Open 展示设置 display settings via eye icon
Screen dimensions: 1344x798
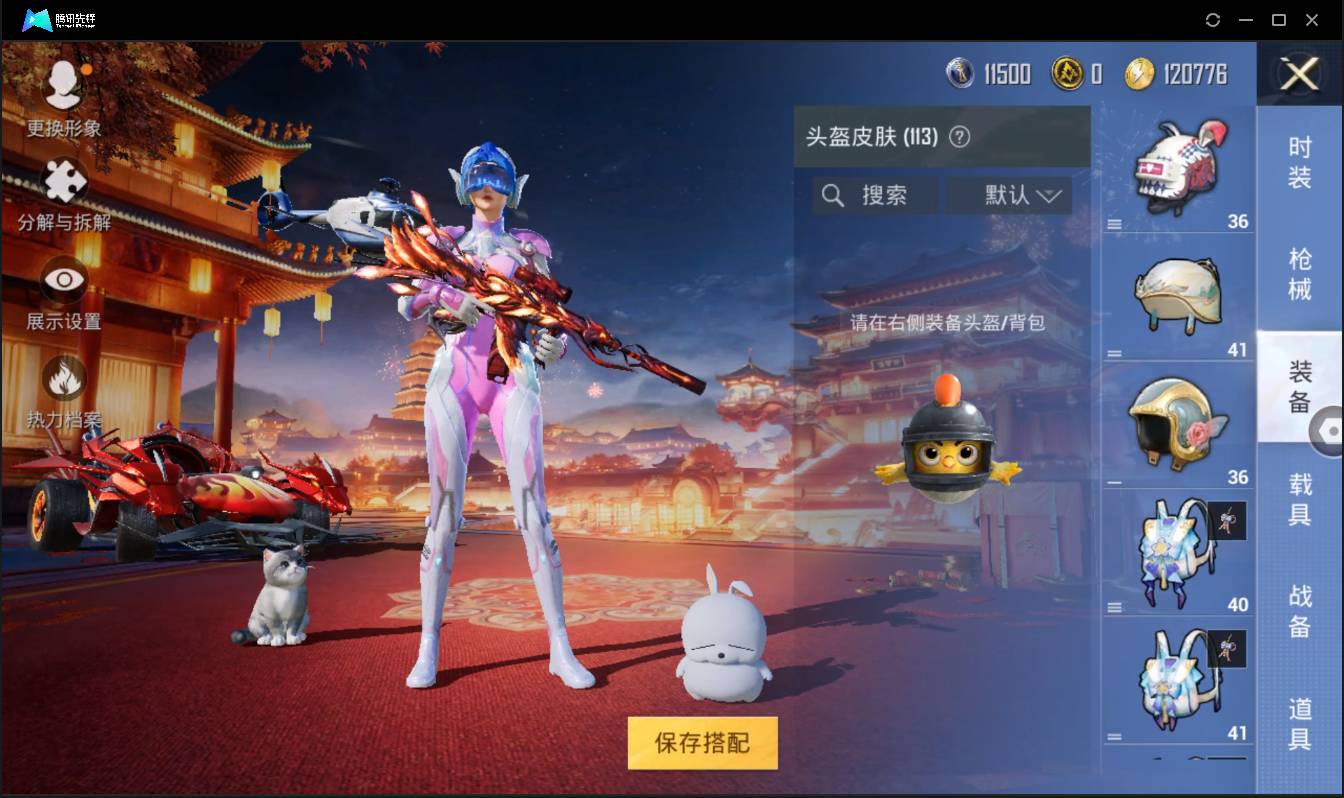point(62,280)
